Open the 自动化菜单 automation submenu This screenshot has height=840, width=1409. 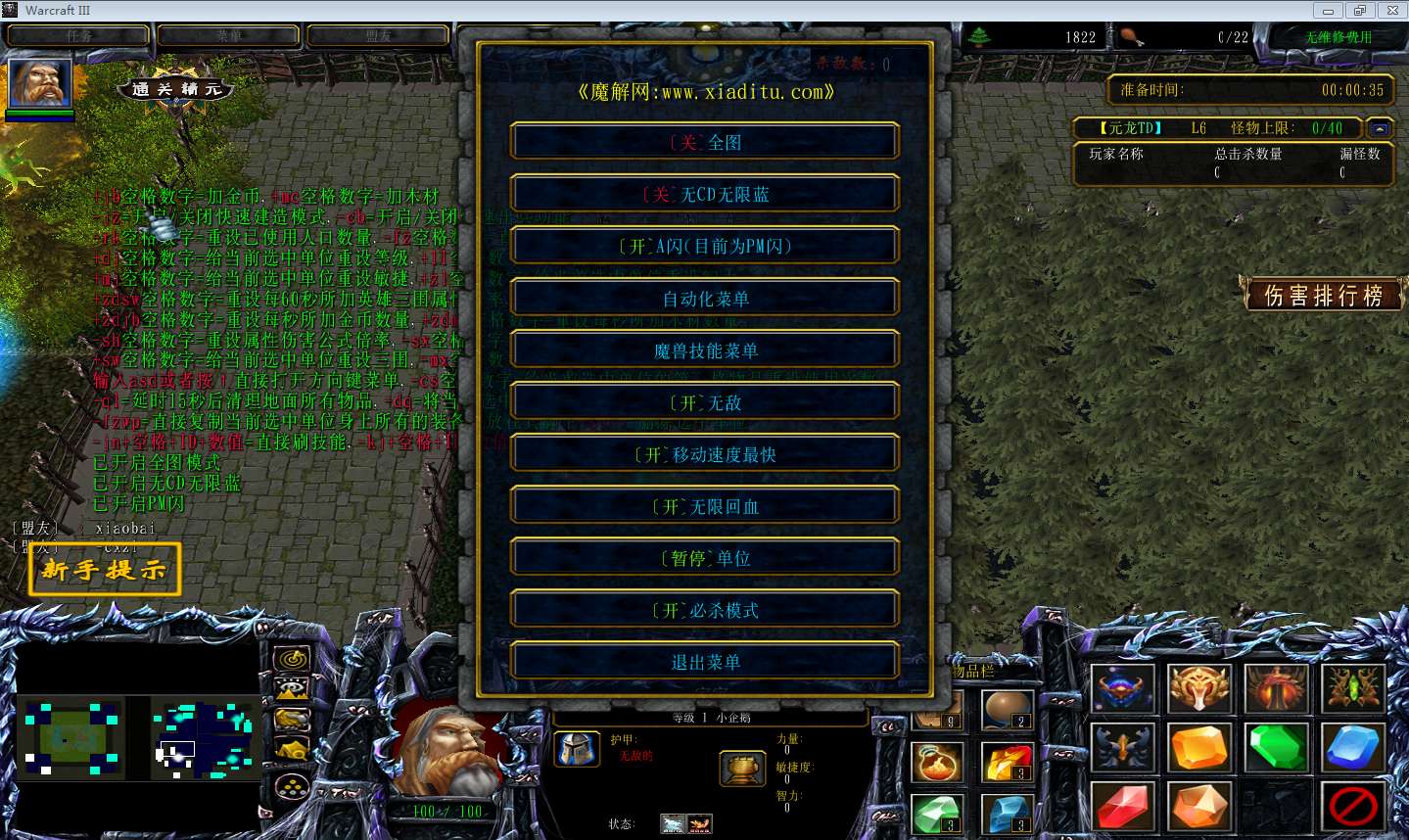703,297
